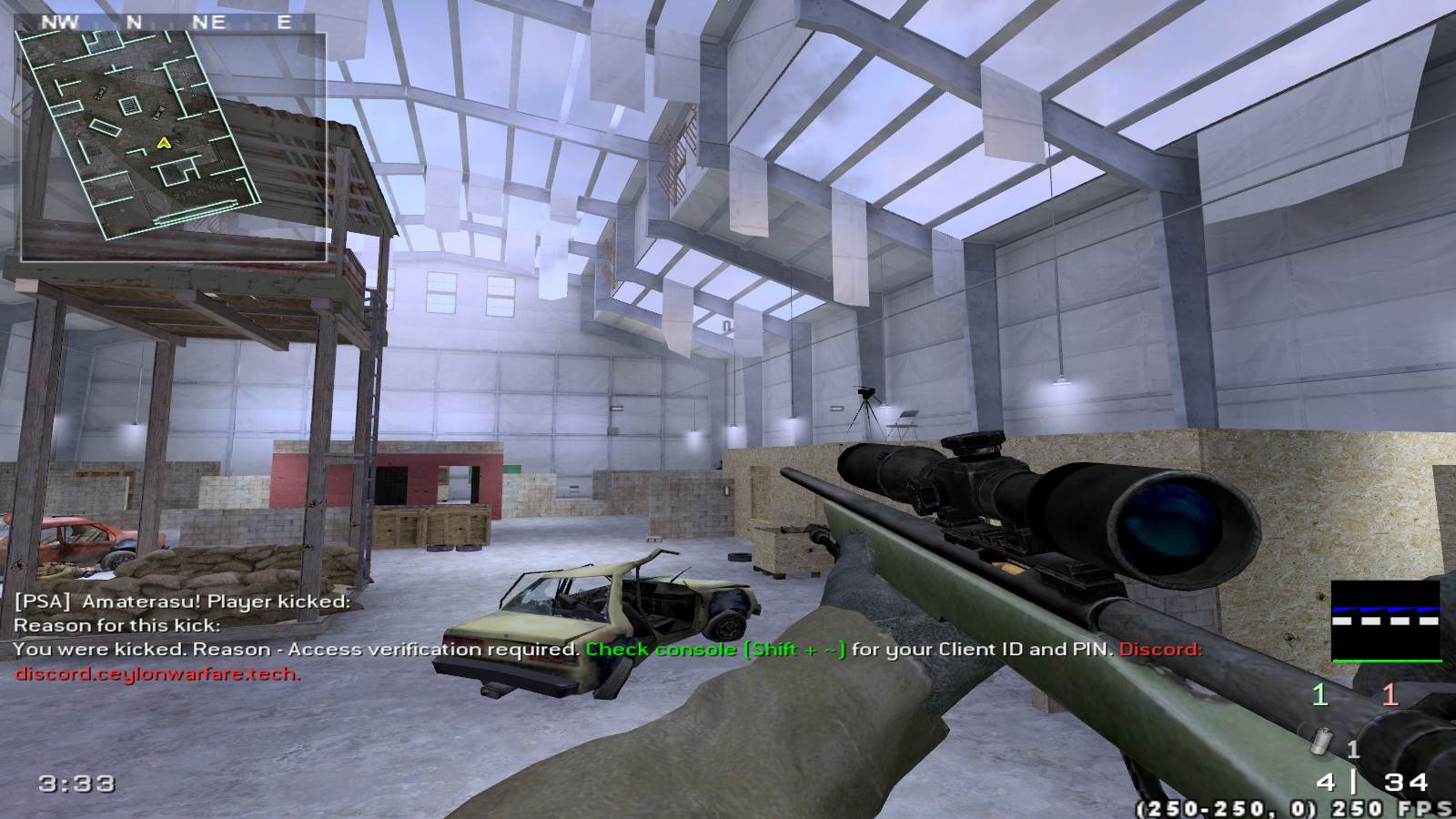
Task: Open the discord.ceylonwarfare.tech link in chat
Action: (157, 674)
